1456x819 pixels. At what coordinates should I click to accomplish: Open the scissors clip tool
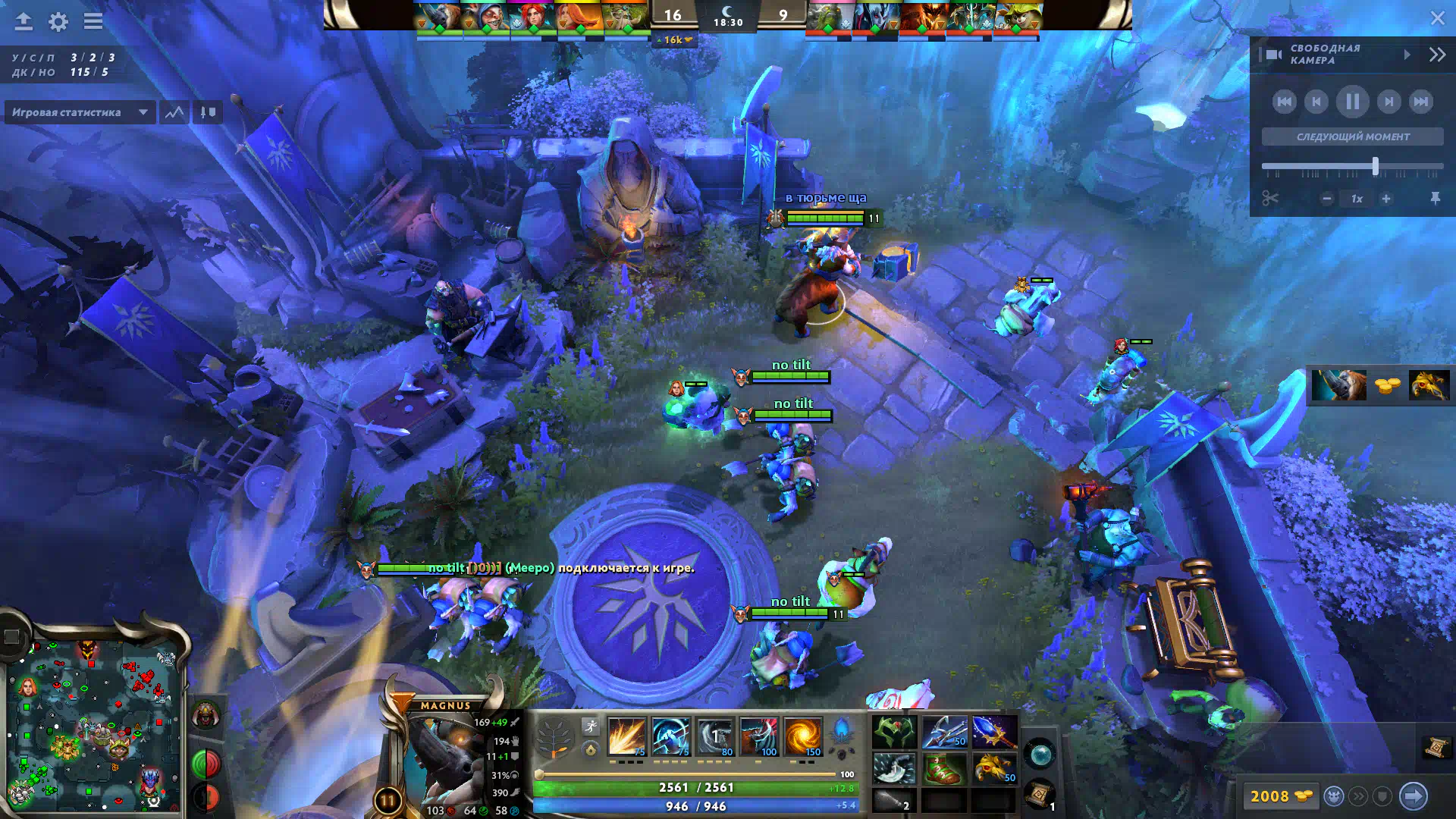pyautogui.click(x=1270, y=199)
